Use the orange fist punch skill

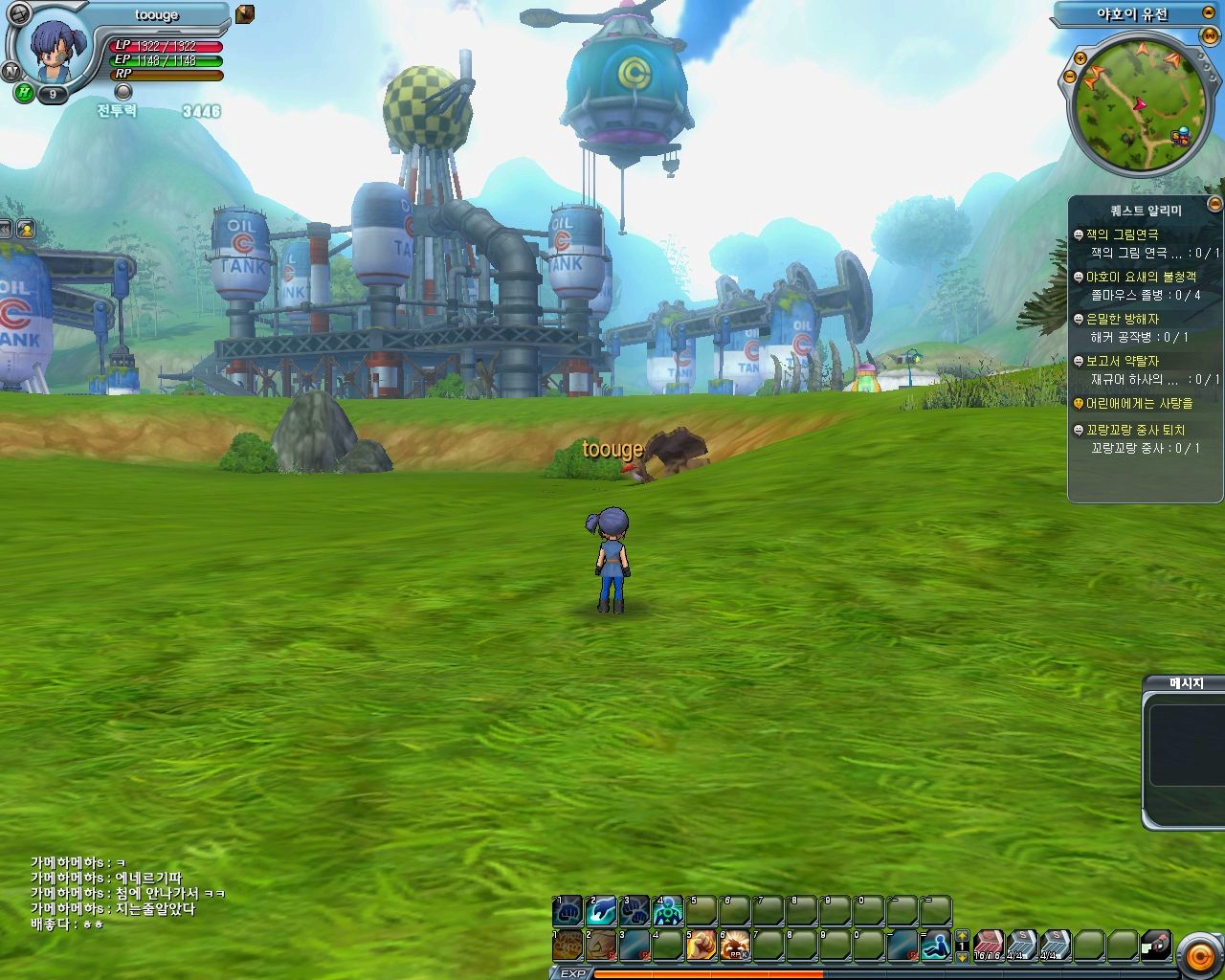700,946
